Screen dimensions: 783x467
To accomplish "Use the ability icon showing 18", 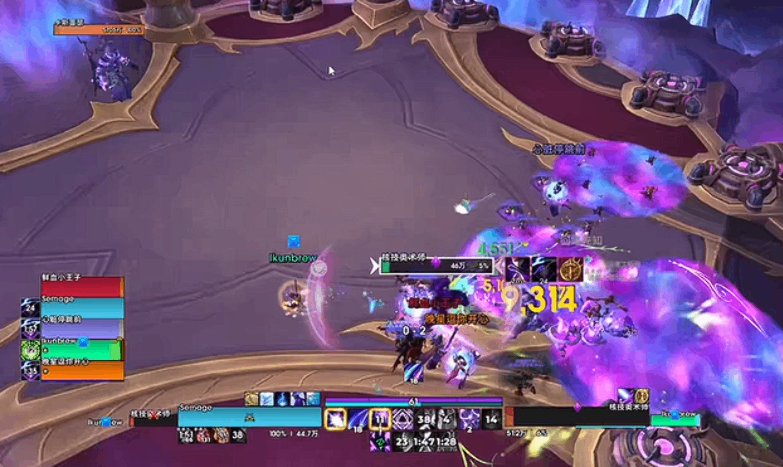I will (x=357, y=420).
